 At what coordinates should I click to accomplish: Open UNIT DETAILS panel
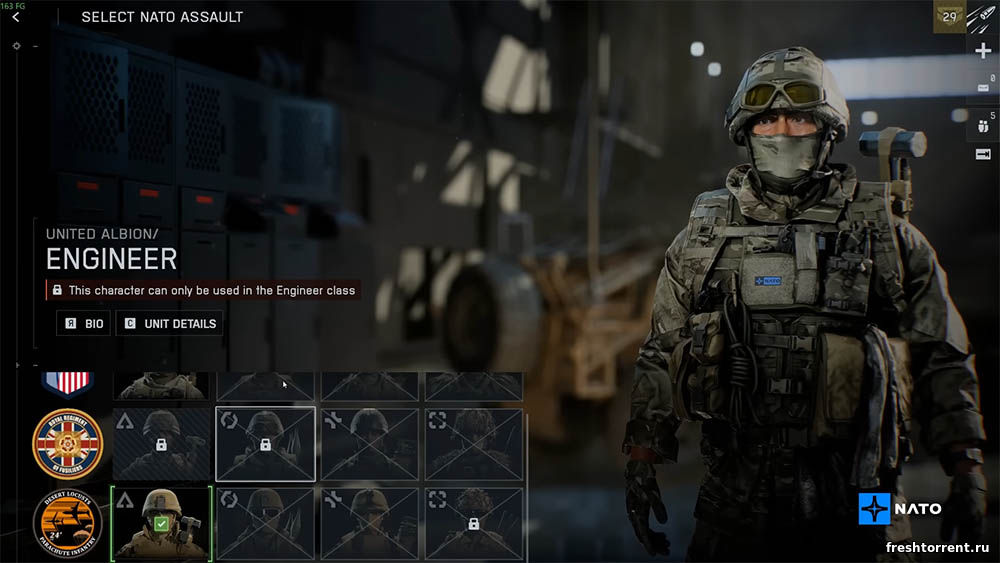point(169,324)
